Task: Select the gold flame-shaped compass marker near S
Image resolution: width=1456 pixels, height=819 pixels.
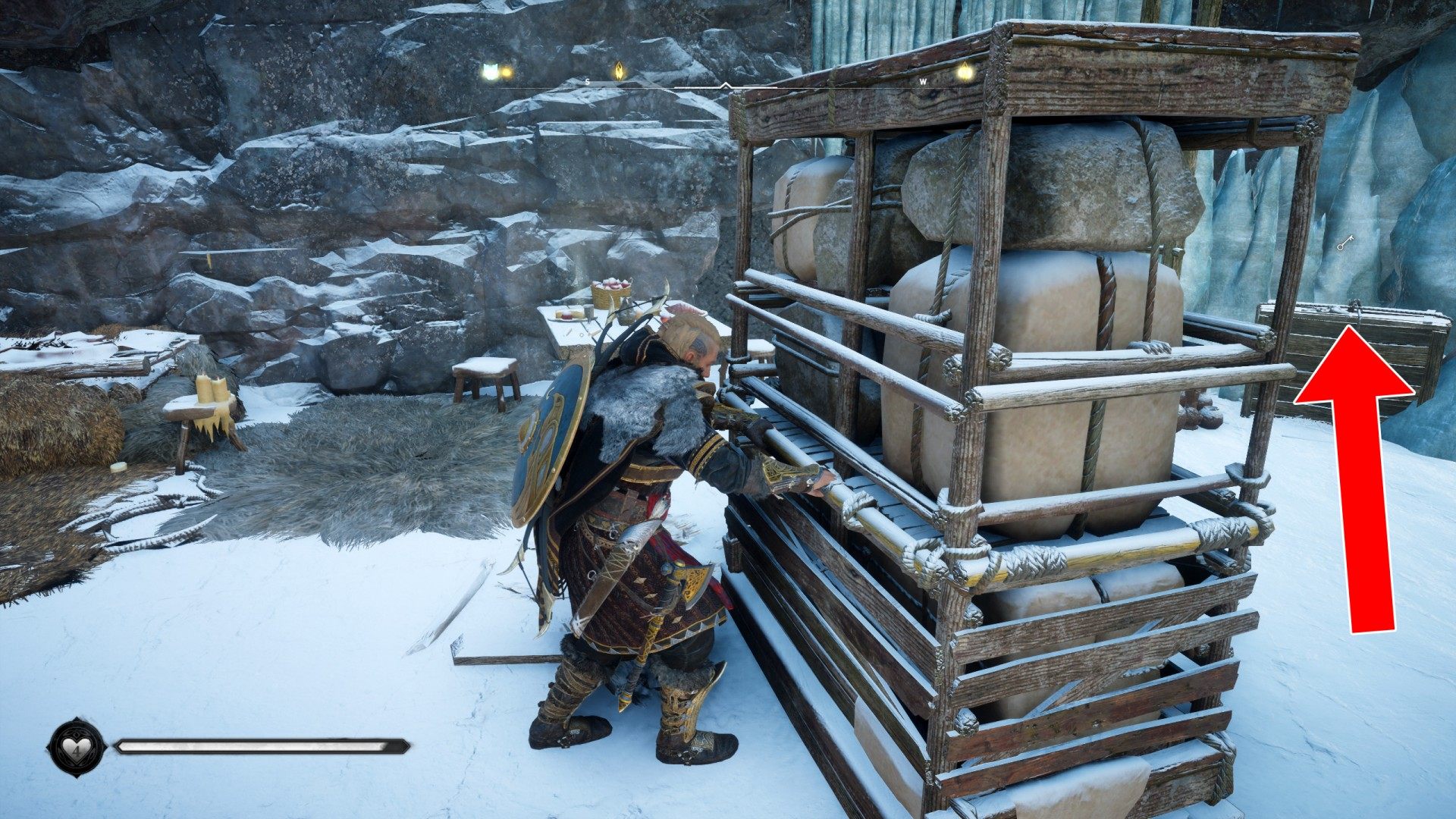Action: click(620, 71)
